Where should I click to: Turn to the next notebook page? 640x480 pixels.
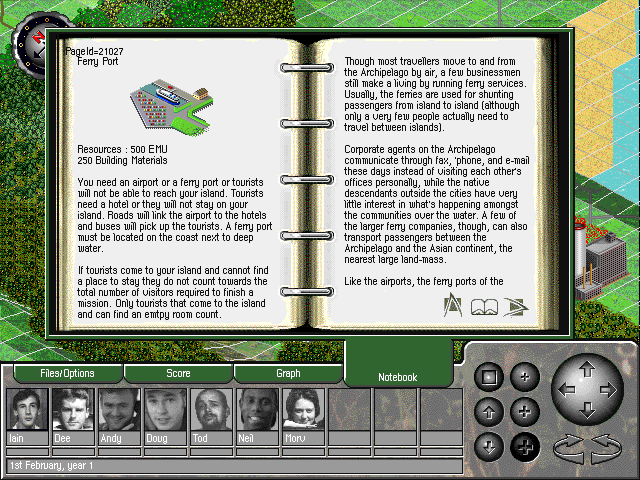[516, 306]
